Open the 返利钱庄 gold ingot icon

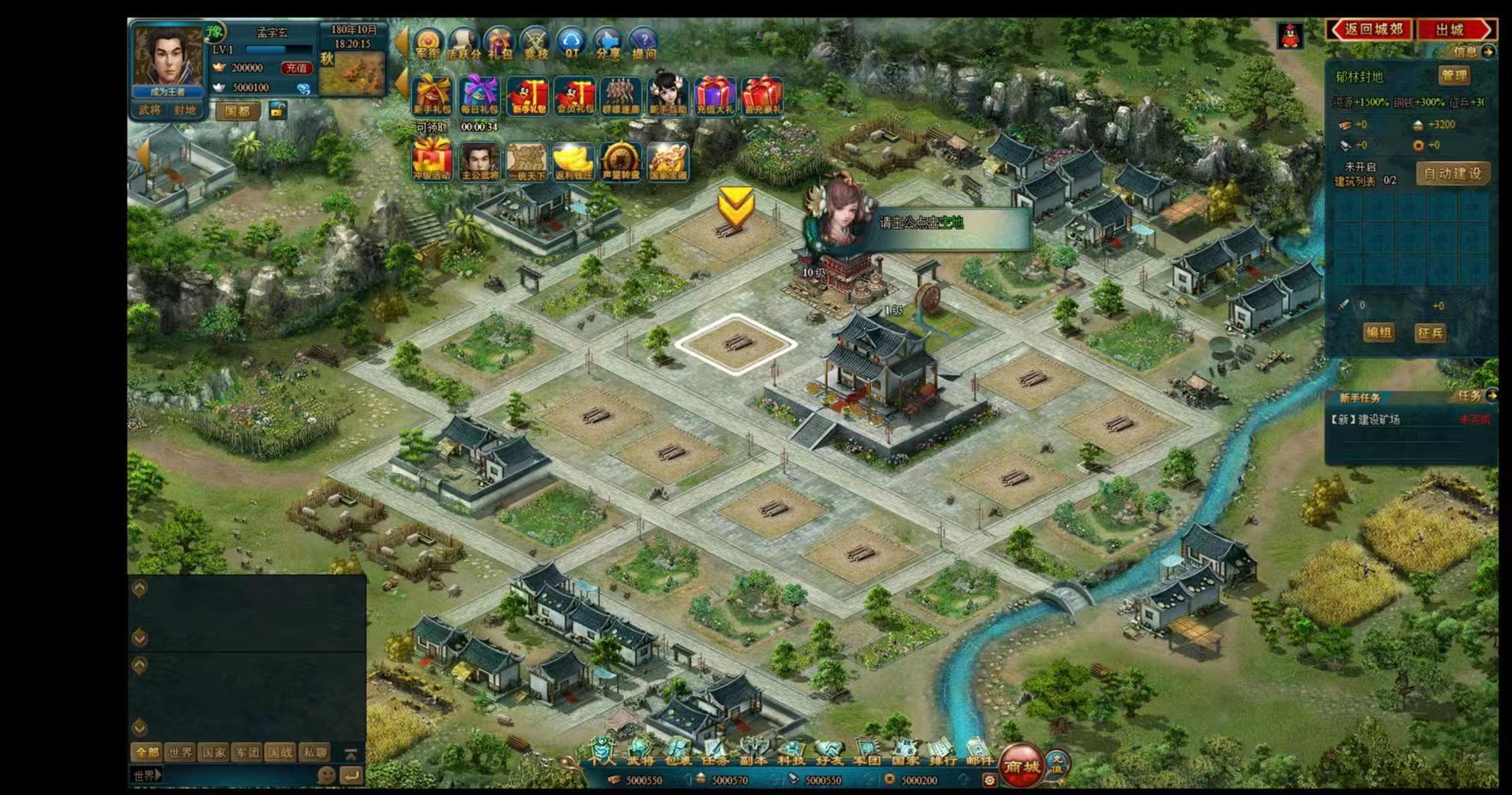click(x=573, y=161)
